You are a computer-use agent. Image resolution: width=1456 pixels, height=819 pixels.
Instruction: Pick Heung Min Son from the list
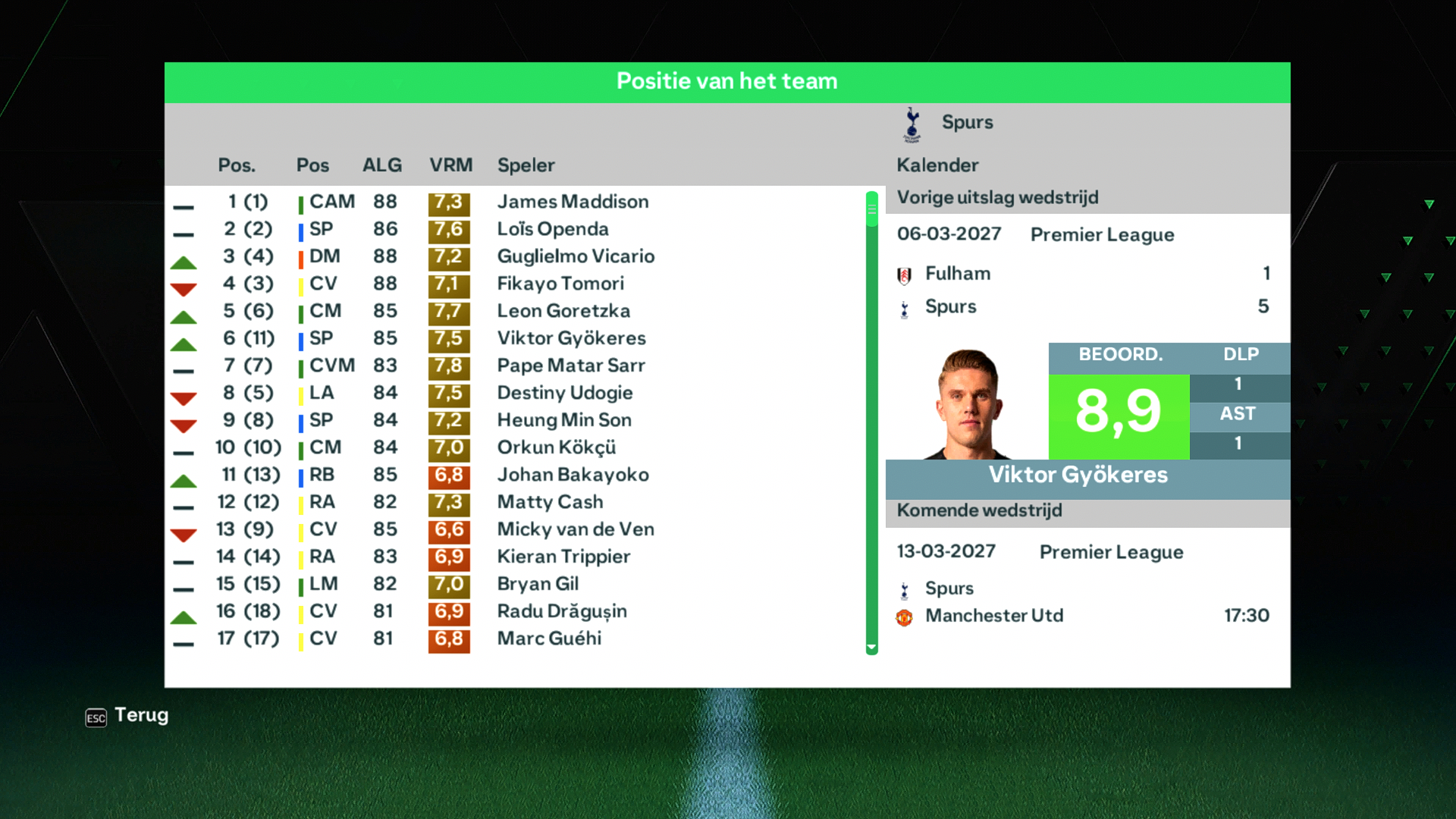point(563,420)
